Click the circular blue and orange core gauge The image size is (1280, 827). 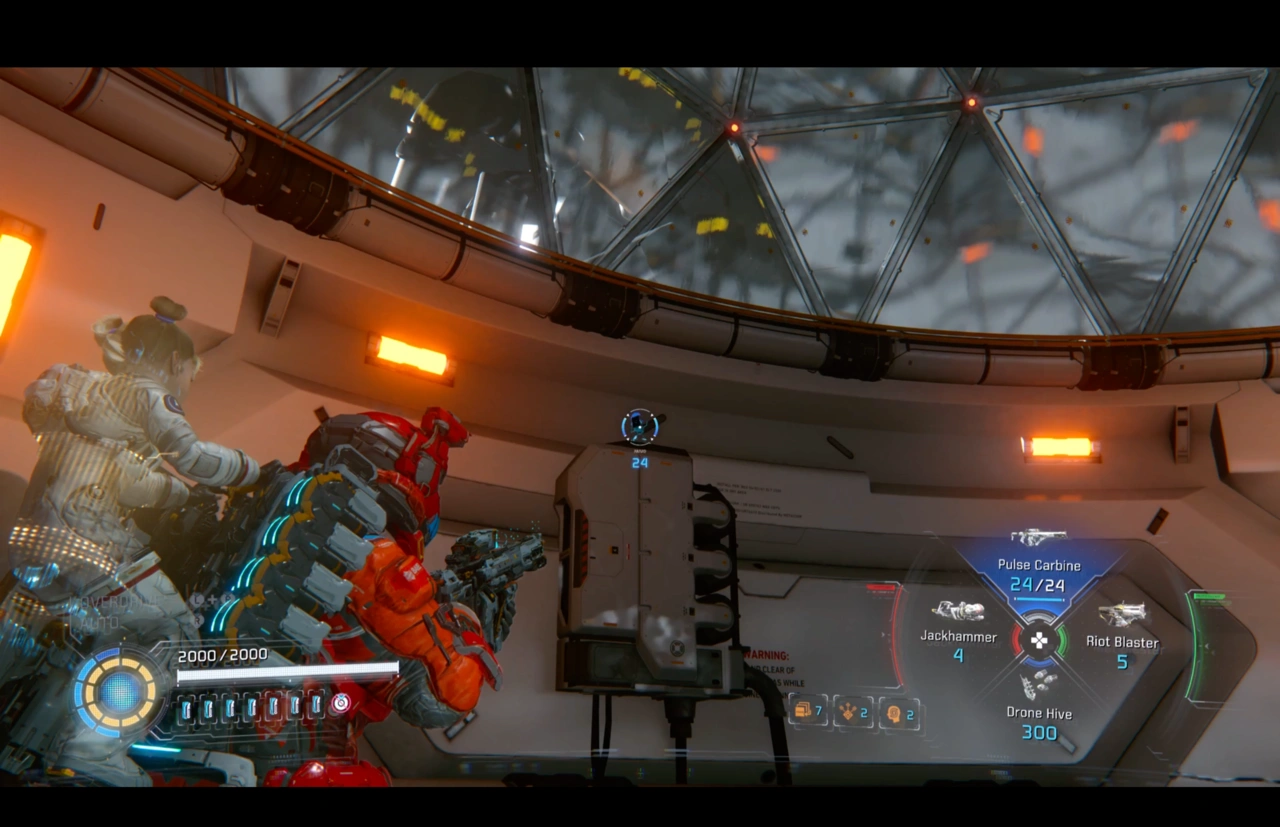tap(119, 693)
